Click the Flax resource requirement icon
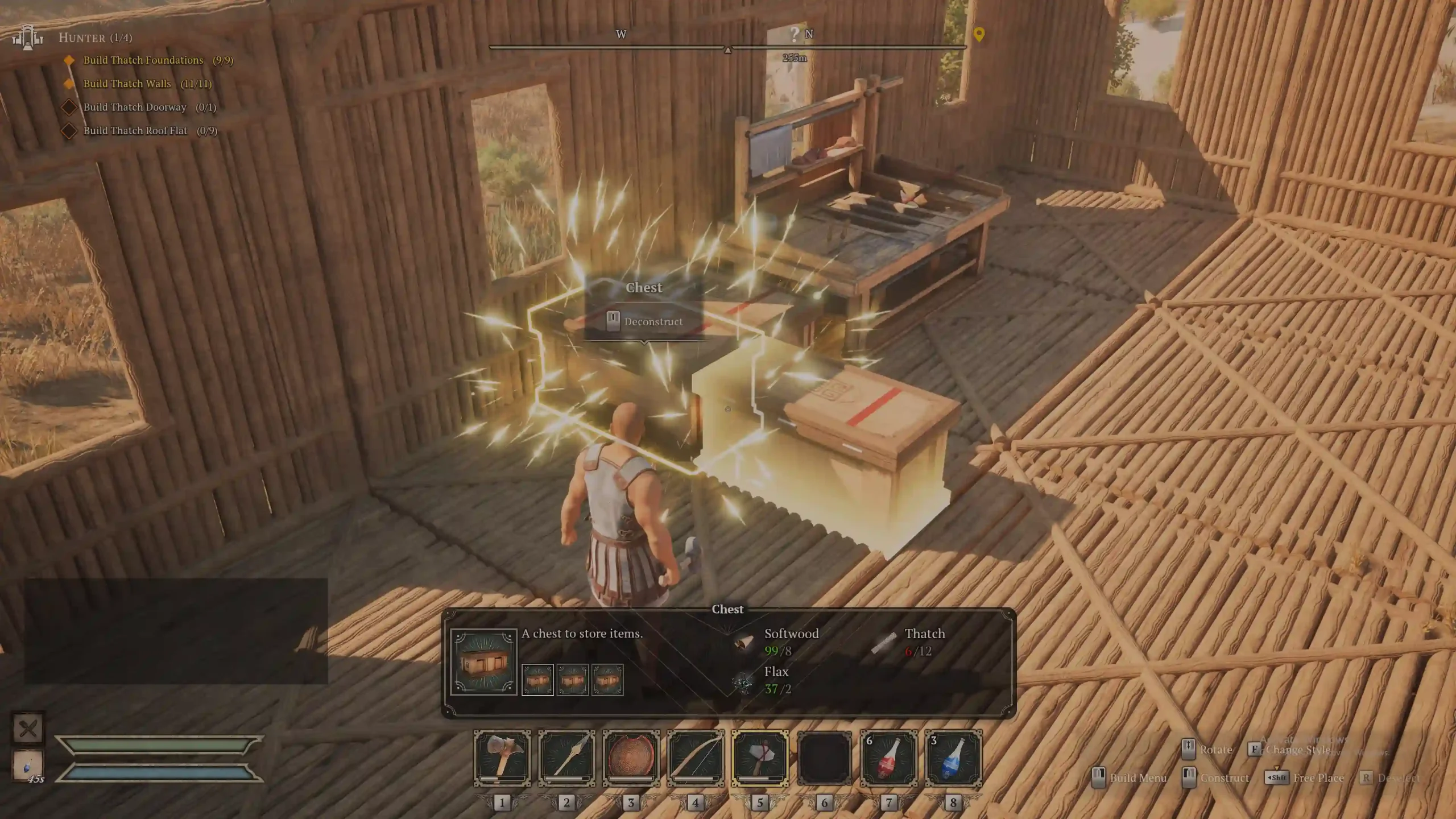This screenshot has width=1456, height=819. pos(743,681)
